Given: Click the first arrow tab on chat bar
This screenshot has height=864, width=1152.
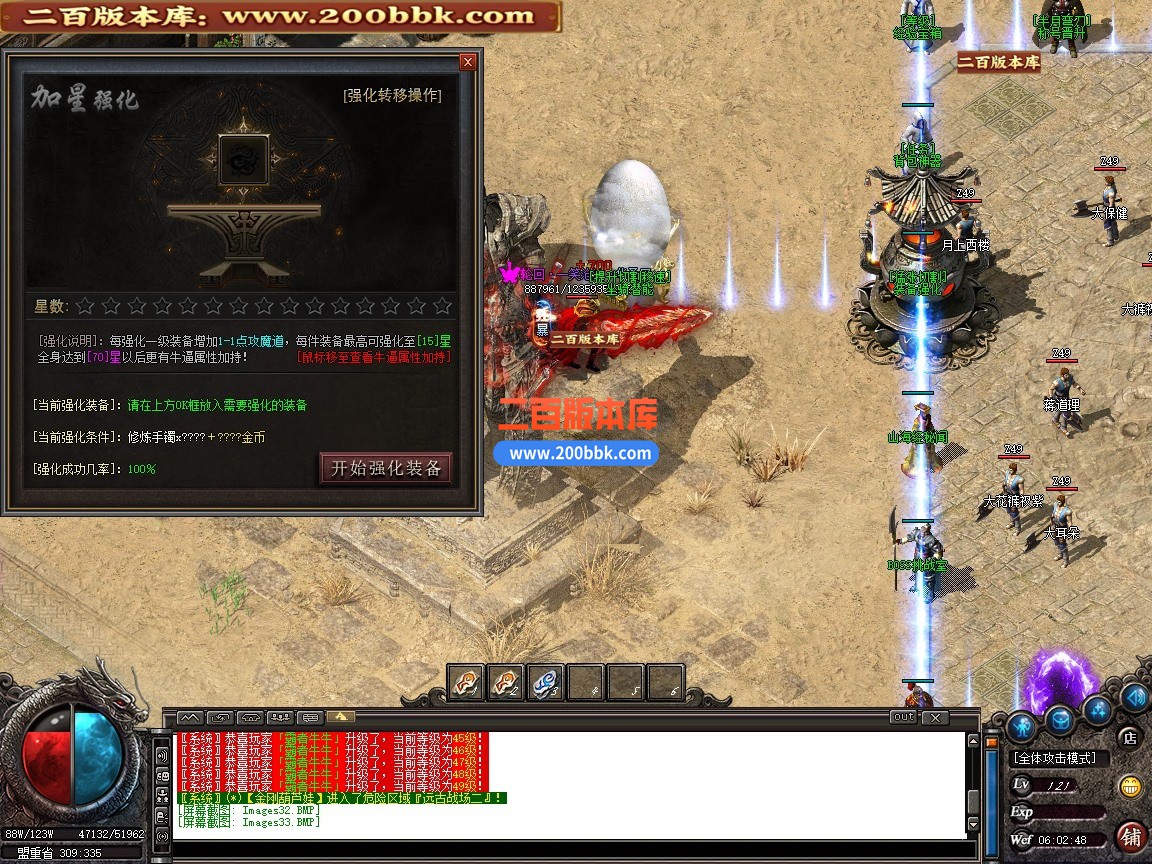Looking at the screenshot, I should [190, 717].
